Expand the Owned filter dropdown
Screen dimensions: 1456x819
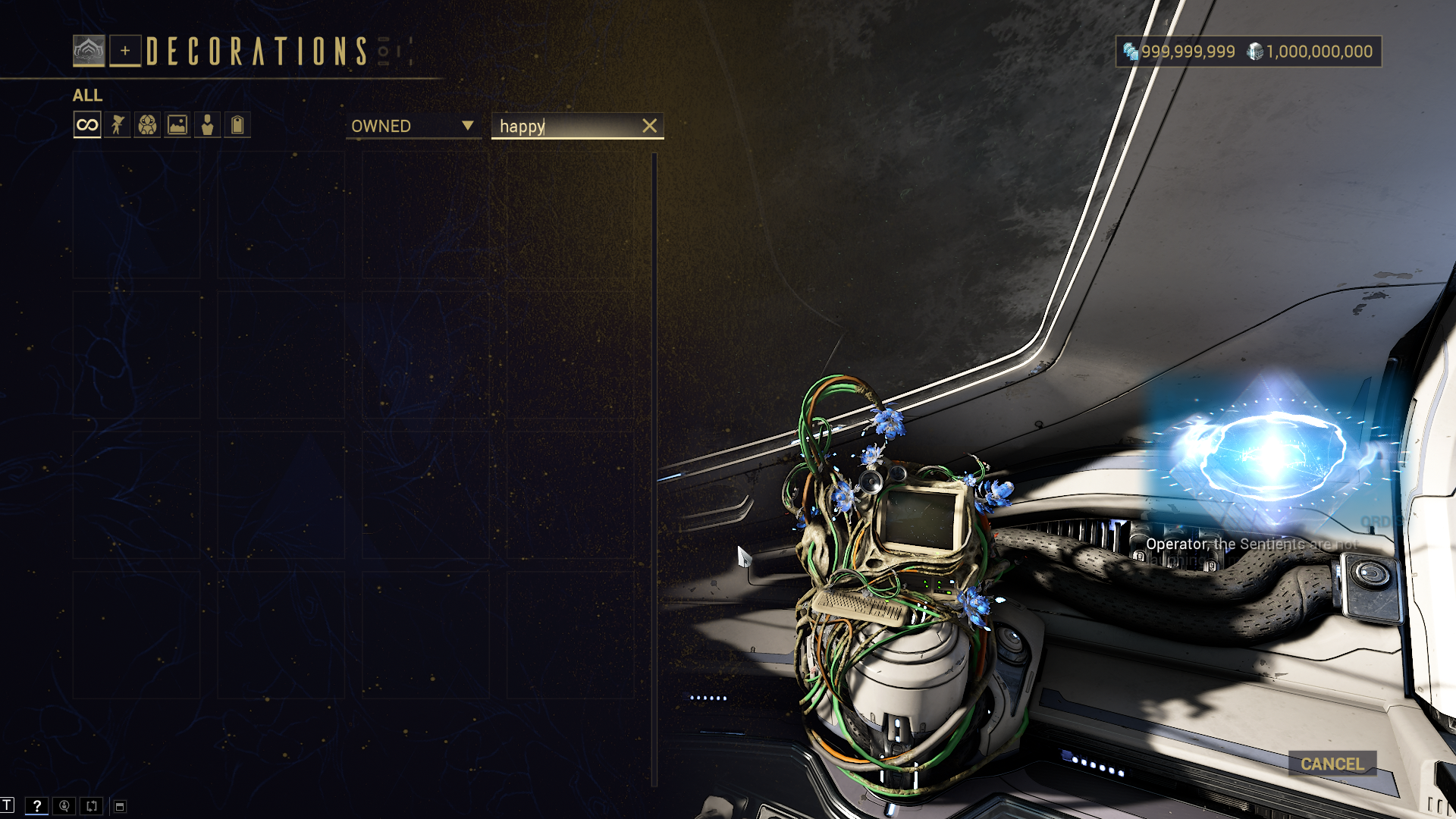tap(413, 126)
